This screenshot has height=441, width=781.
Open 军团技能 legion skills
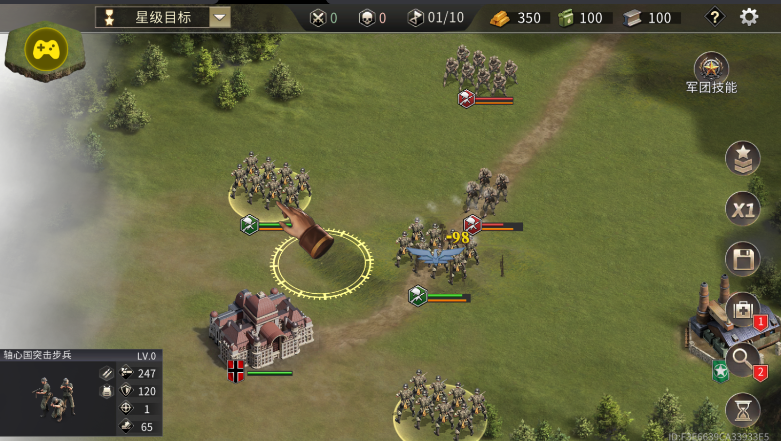click(711, 69)
